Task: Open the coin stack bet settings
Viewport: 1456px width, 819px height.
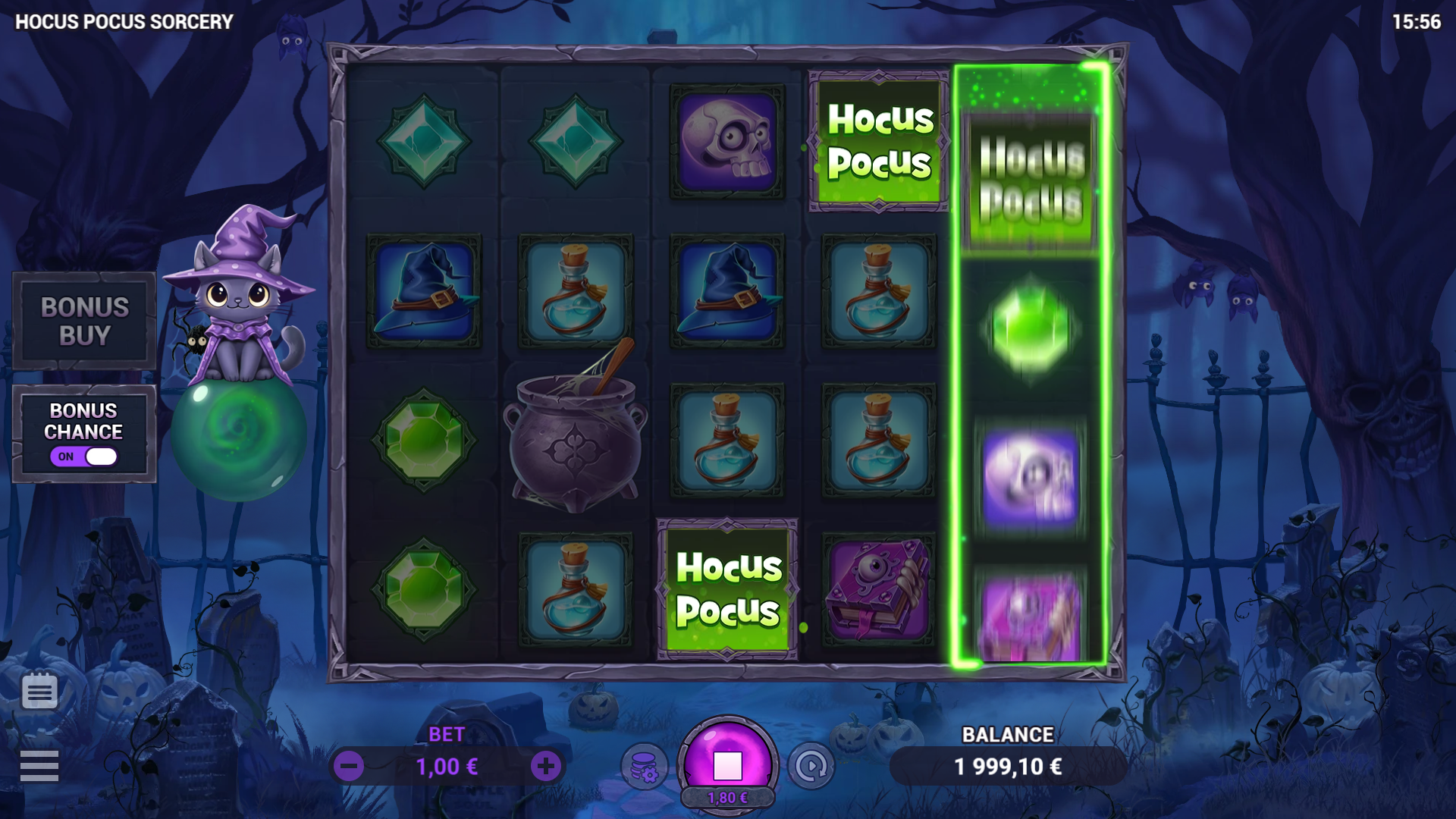Action: 644,767
